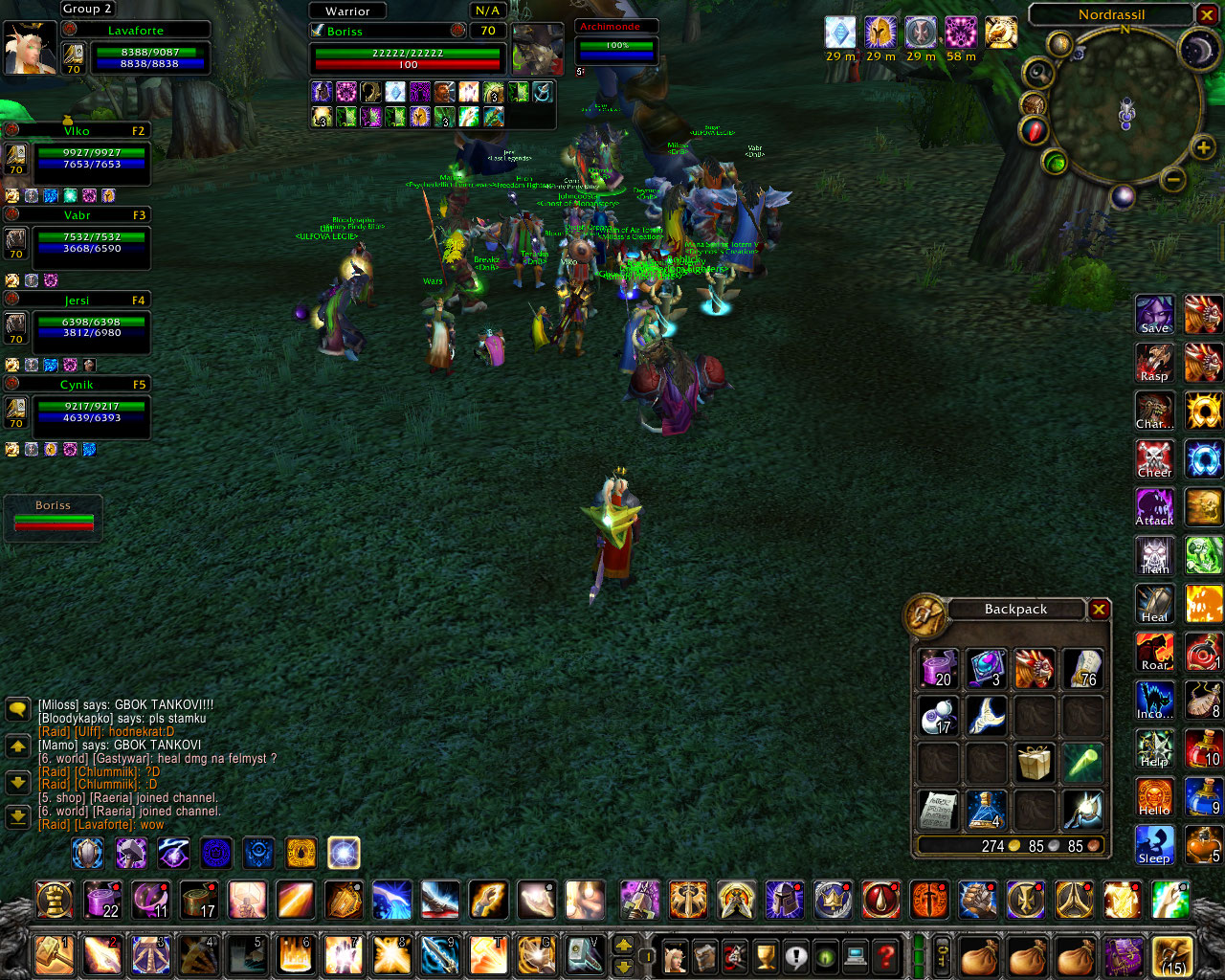The width and height of the screenshot is (1225, 980).
Task: Activate the Heal macro button
Action: click(x=1155, y=604)
